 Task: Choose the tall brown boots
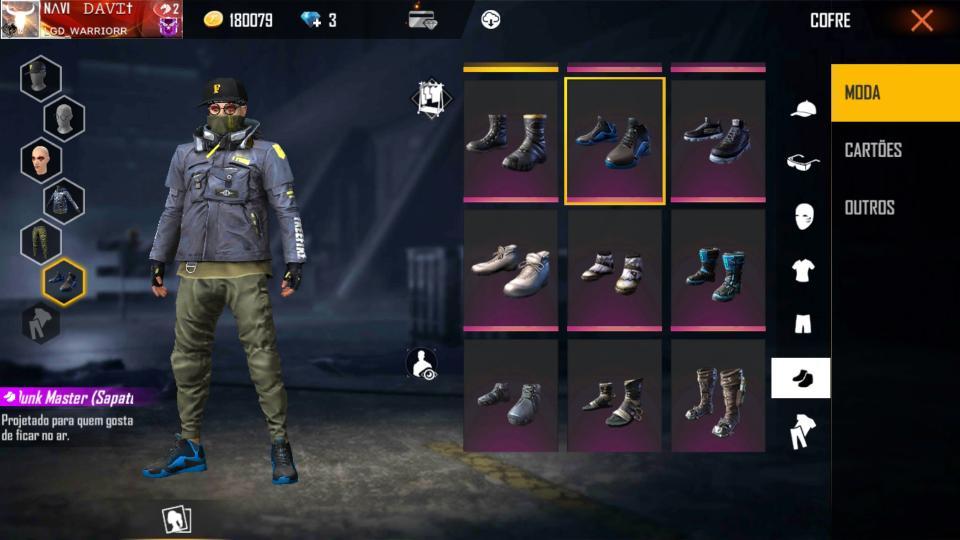718,398
